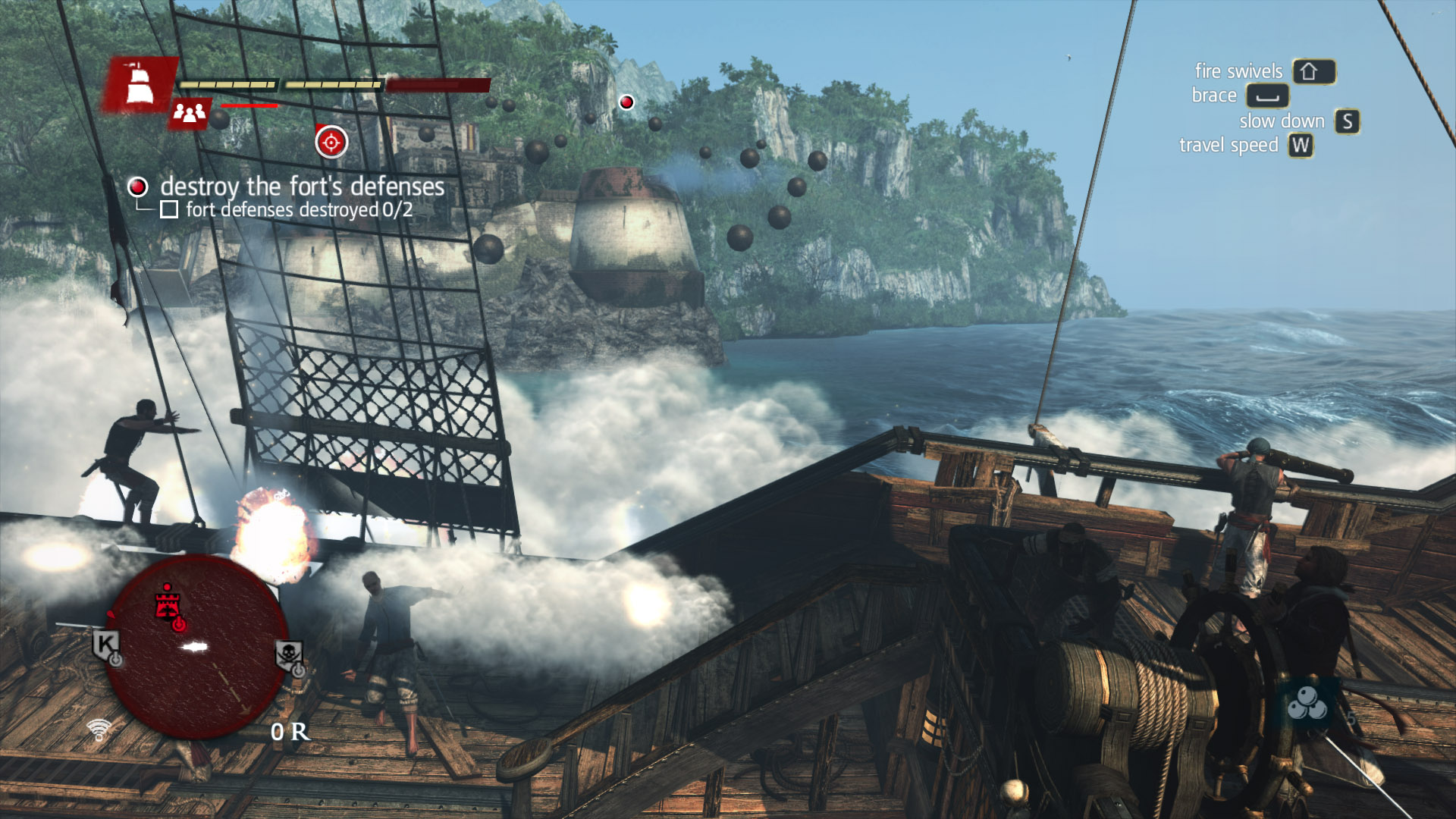1456x819 pixels.
Task: Click the K shield icon beside the minimap
Action: 106,645
